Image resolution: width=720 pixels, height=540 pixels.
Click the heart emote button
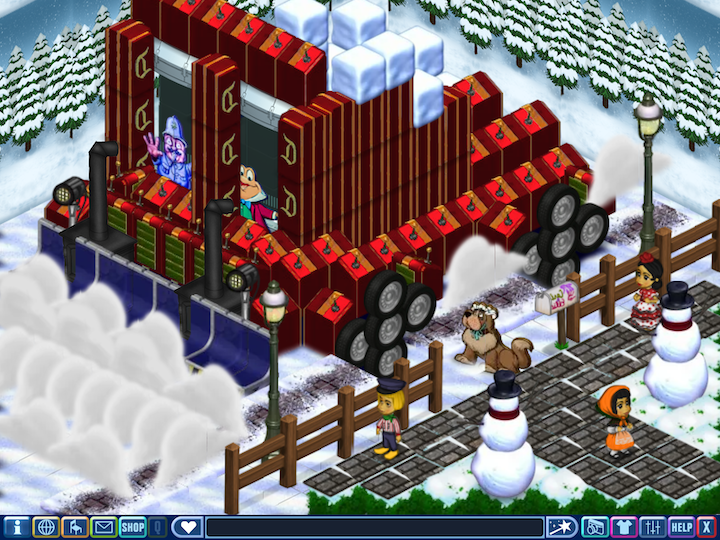[x=187, y=527]
